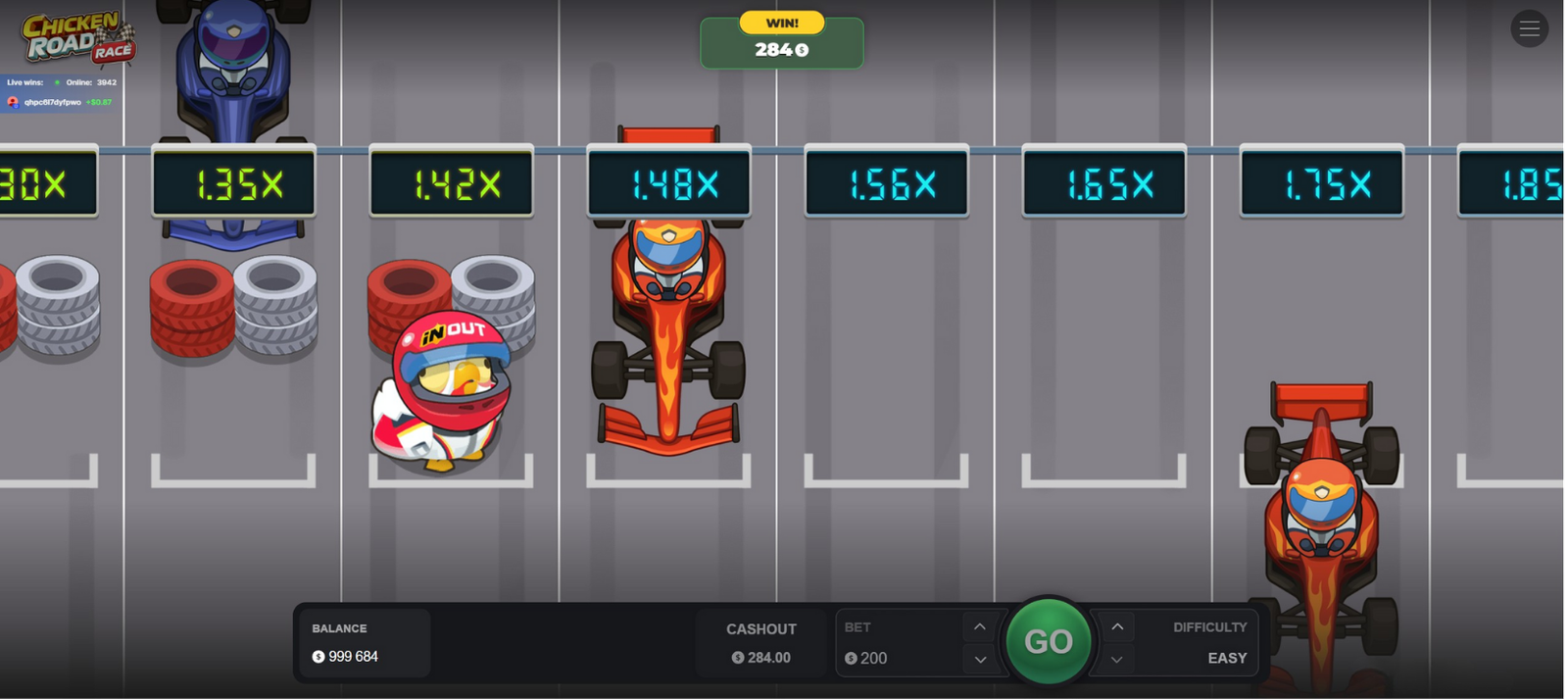This screenshot has height=699, width=1568.
Task: Click the Chicken Road Race logo
Action: pyautogui.click(x=77, y=39)
